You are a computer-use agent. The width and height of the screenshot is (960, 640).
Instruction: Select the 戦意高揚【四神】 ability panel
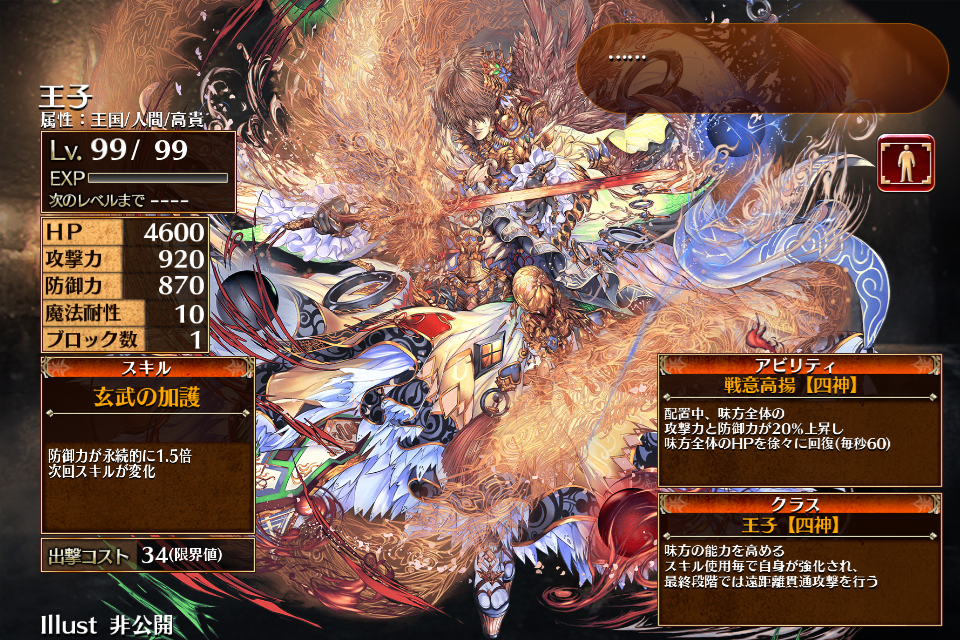pyautogui.click(x=799, y=420)
